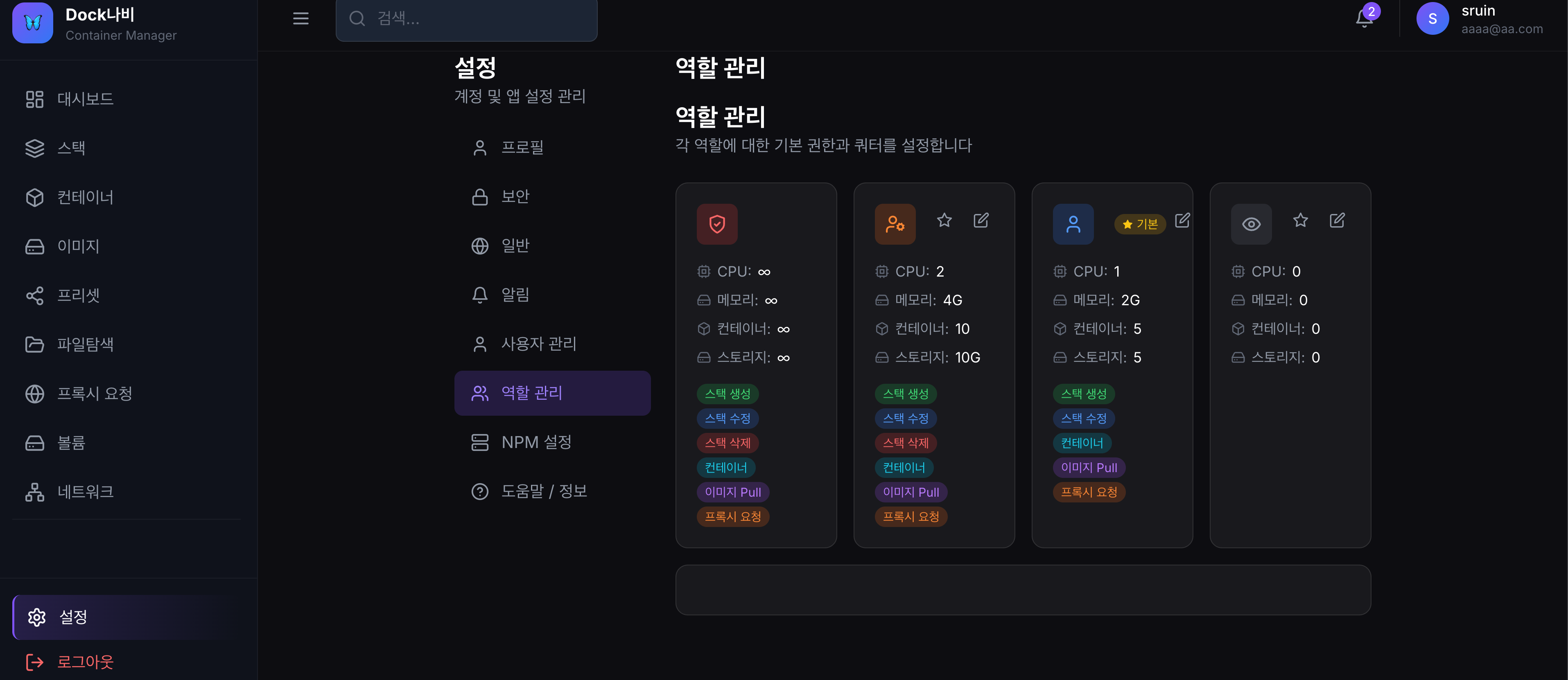The width and height of the screenshot is (1568, 680).
Task: Edit the 기본 role using its pencil icon
Action: 1182,221
